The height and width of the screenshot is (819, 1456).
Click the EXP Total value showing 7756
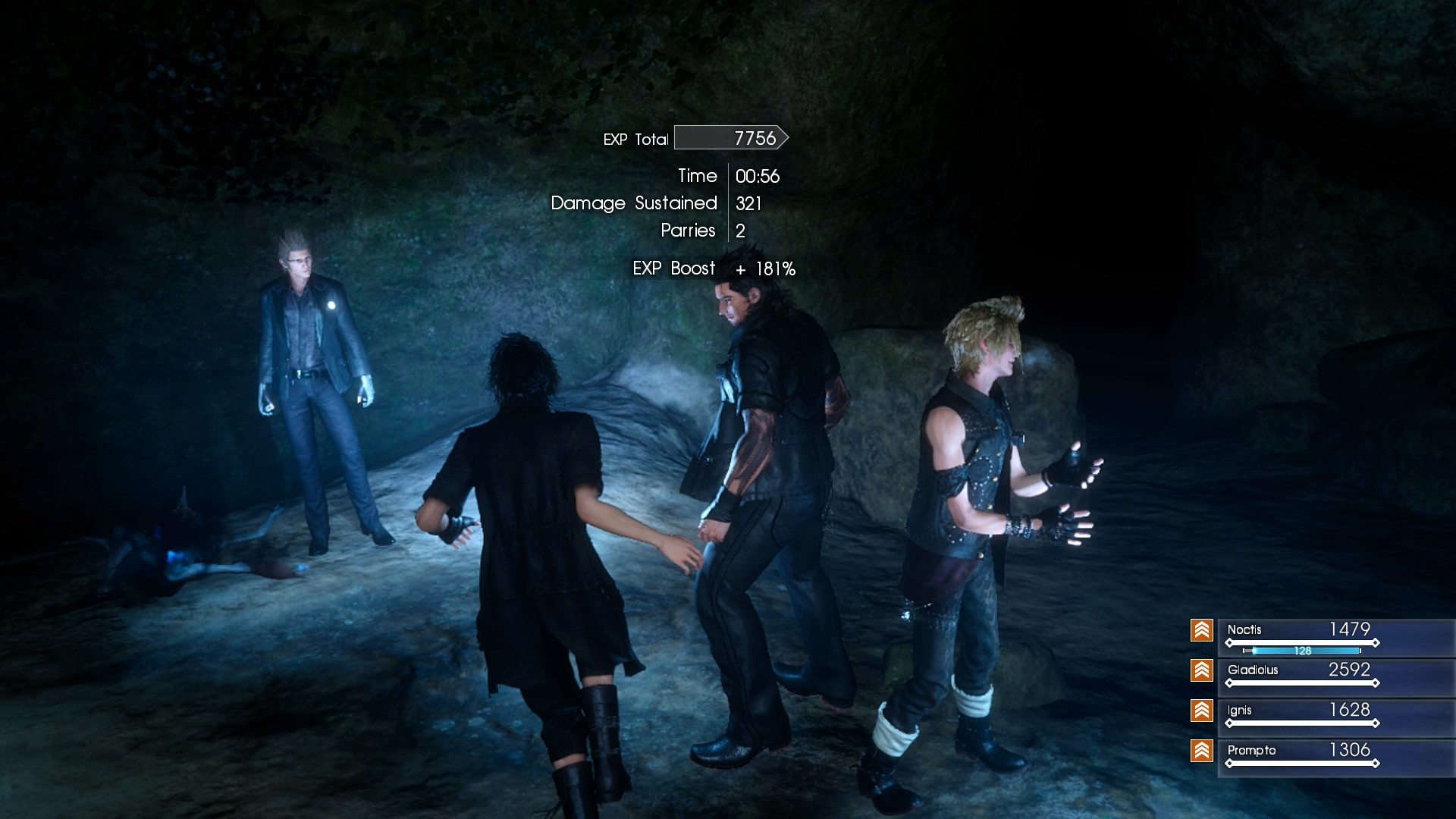pos(754,137)
